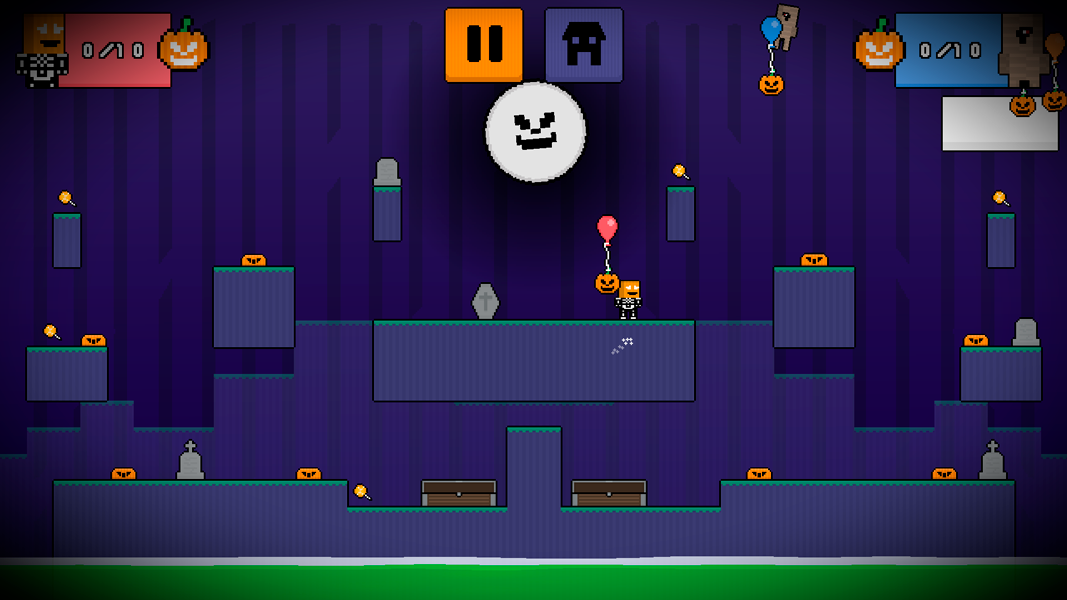Pause the game with the orange button
Image resolution: width=1067 pixels, height=600 pixels.
coord(484,45)
